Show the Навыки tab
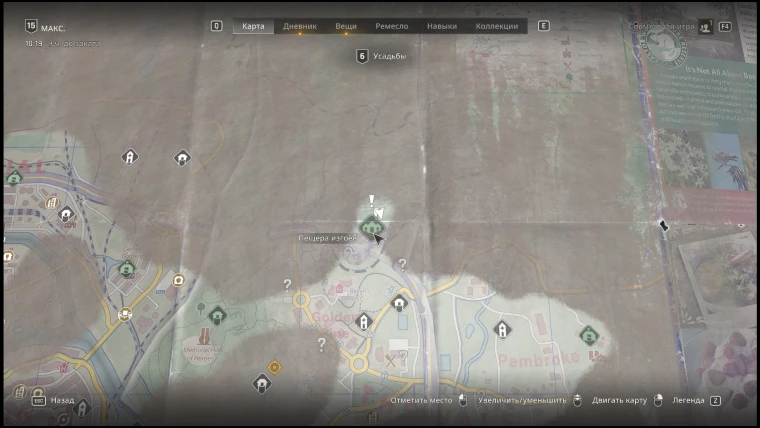The width and height of the screenshot is (760, 428). 442,26
